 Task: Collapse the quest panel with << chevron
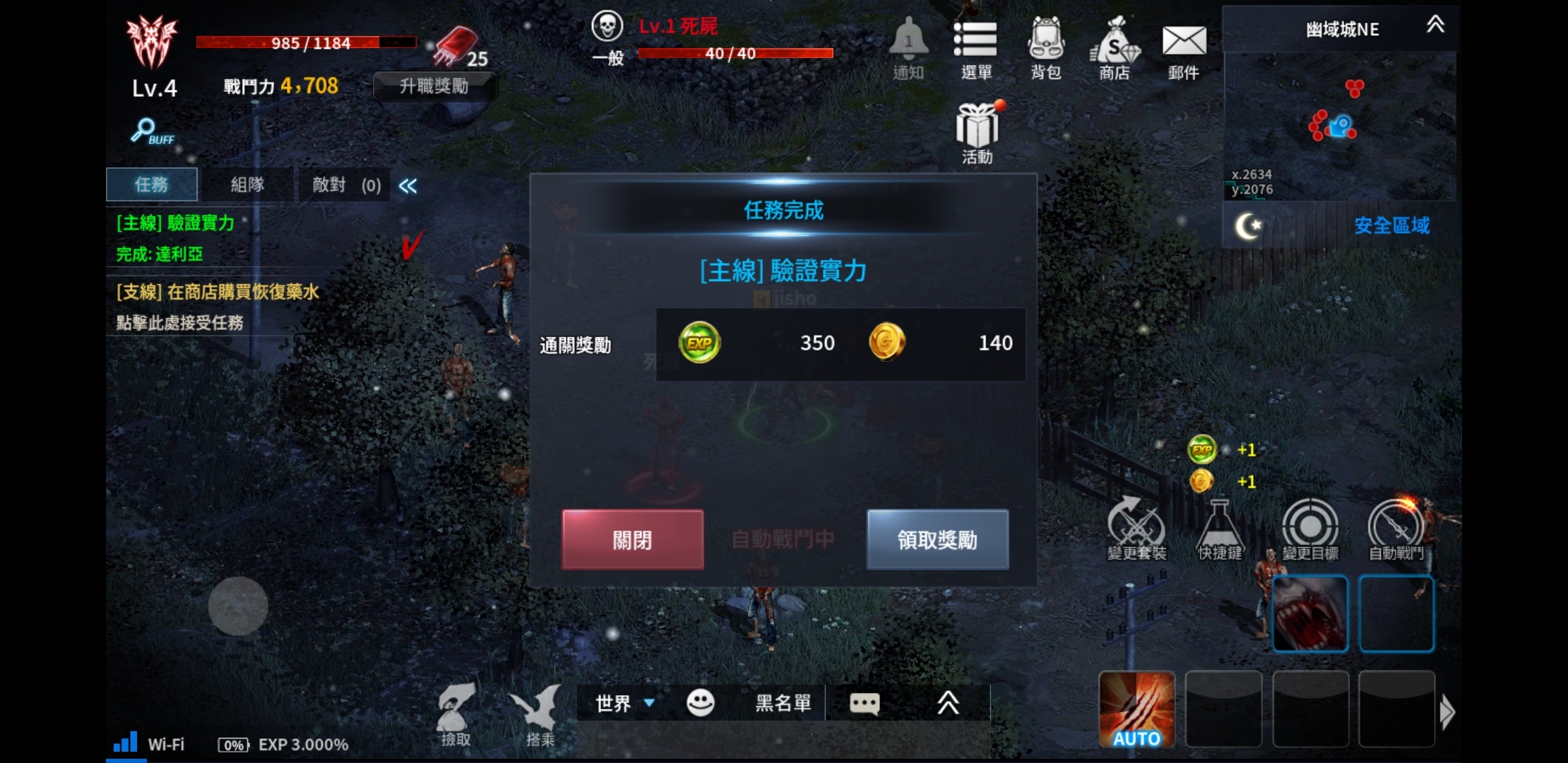(408, 185)
